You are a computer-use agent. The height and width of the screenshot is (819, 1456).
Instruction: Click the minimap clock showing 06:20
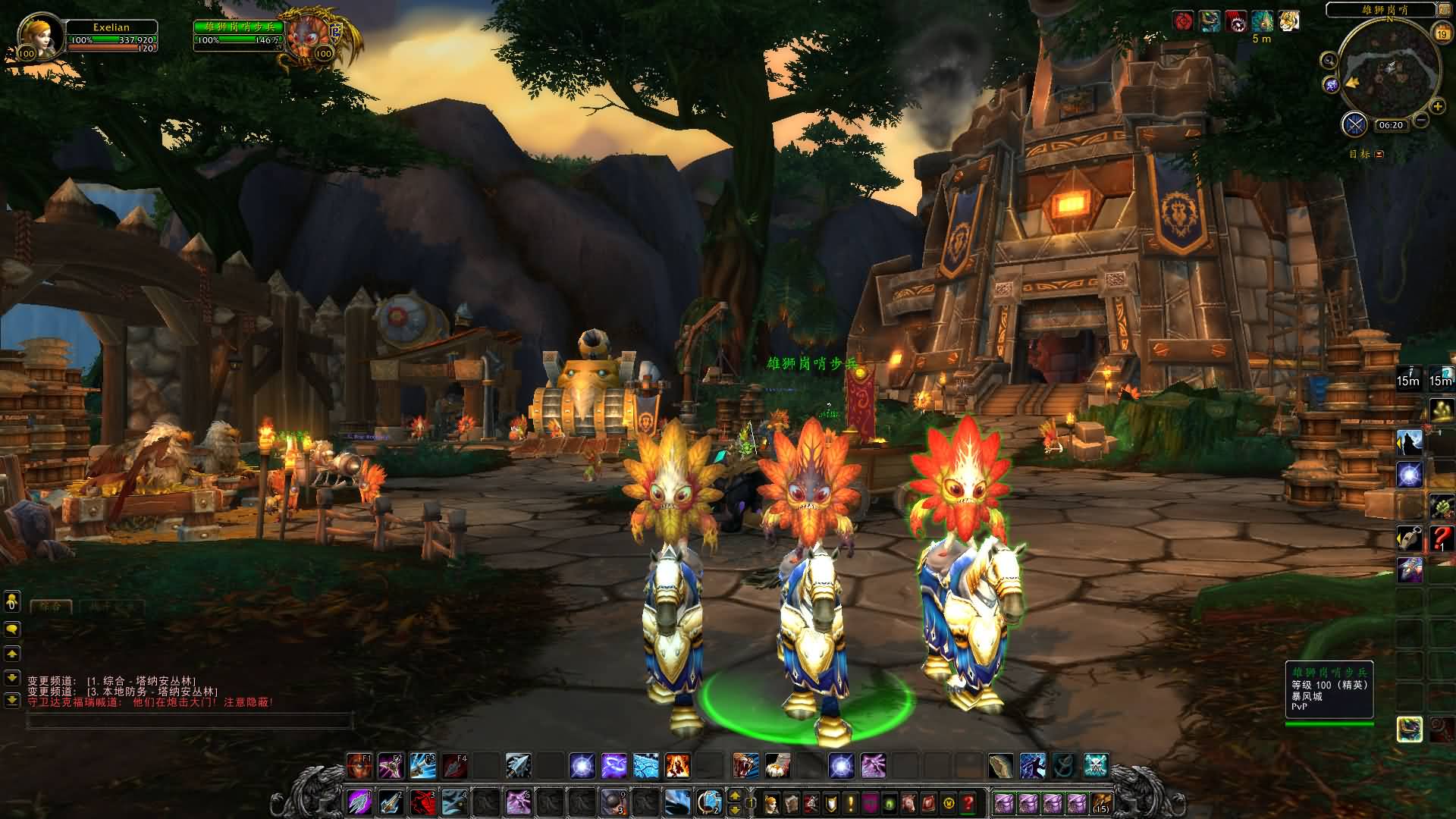click(x=1391, y=125)
